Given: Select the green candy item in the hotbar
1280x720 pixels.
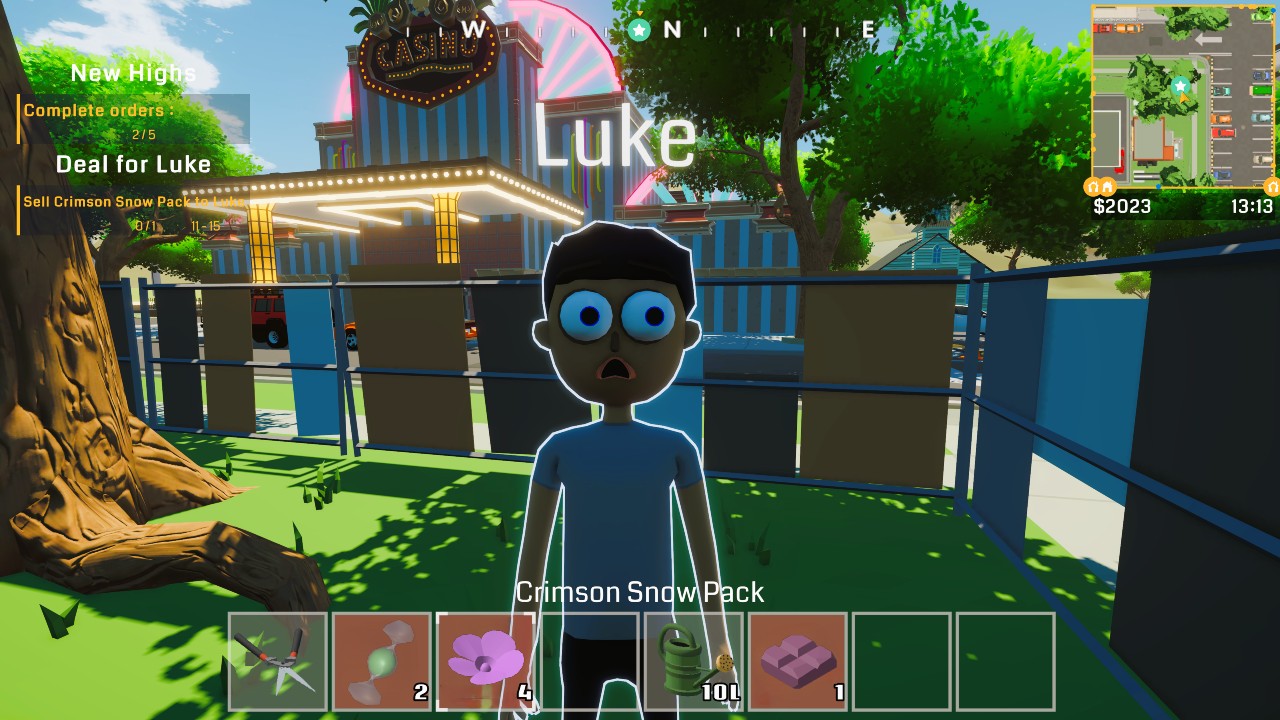Looking at the screenshot, I should click(381, 660).
